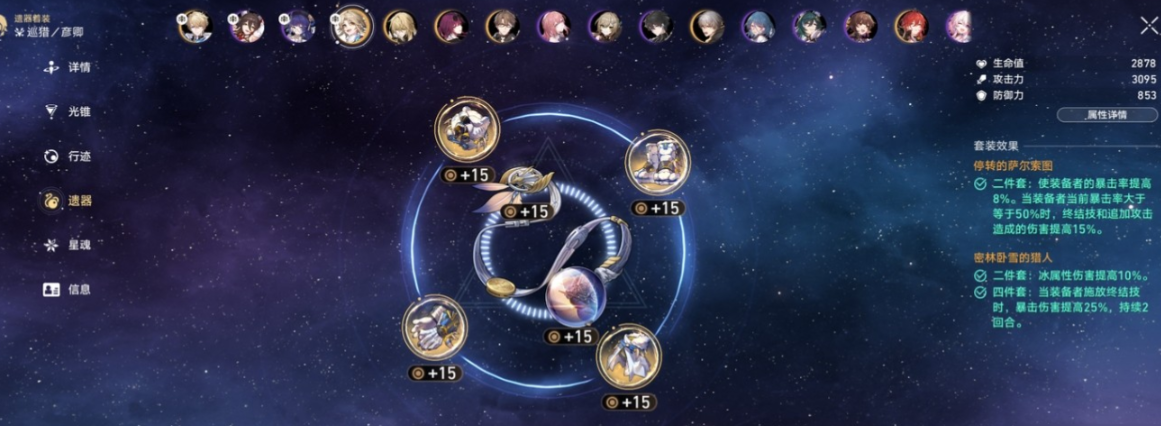Select the planar sphere globe relic
1161x426 pixels.
click(x=574, y=297)
